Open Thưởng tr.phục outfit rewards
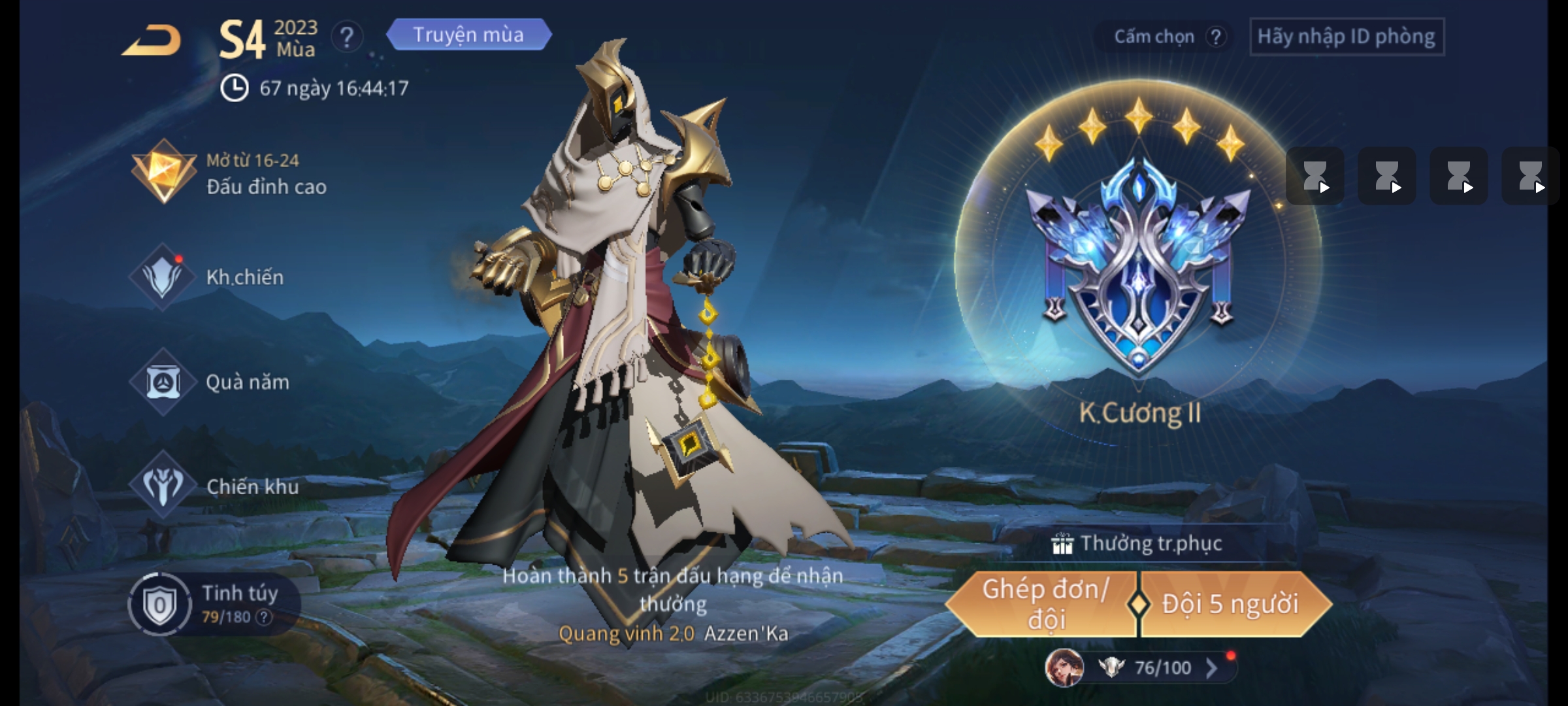Screen dimensions: 1568x706 tap(1137, 544)
